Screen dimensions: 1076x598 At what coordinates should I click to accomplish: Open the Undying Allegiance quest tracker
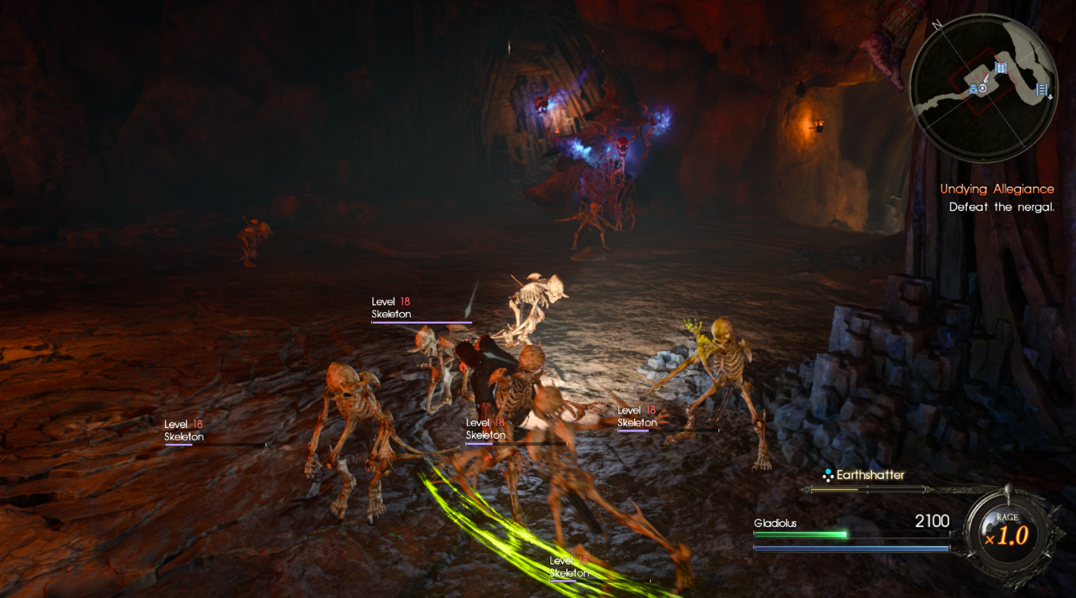coord(996,189)
